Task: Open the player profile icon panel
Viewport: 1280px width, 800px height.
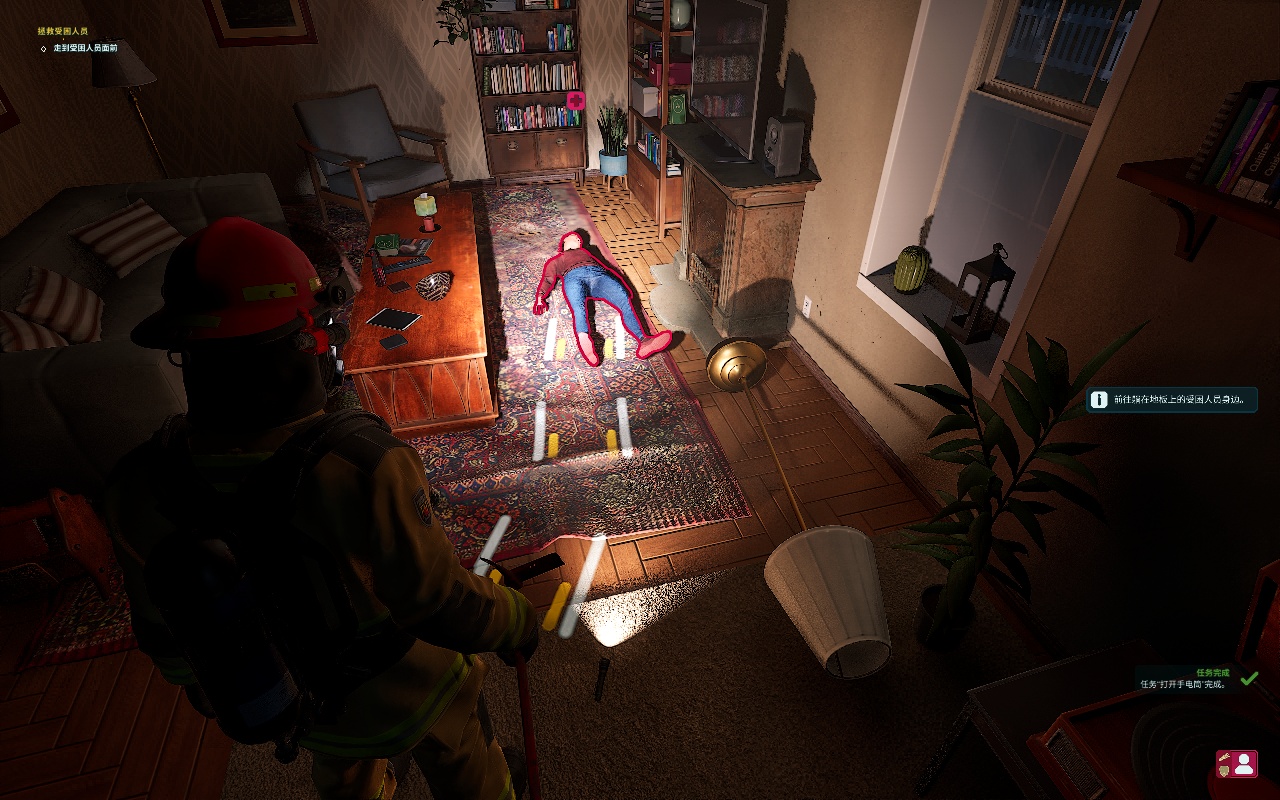Action: [x=1236, y=764]
